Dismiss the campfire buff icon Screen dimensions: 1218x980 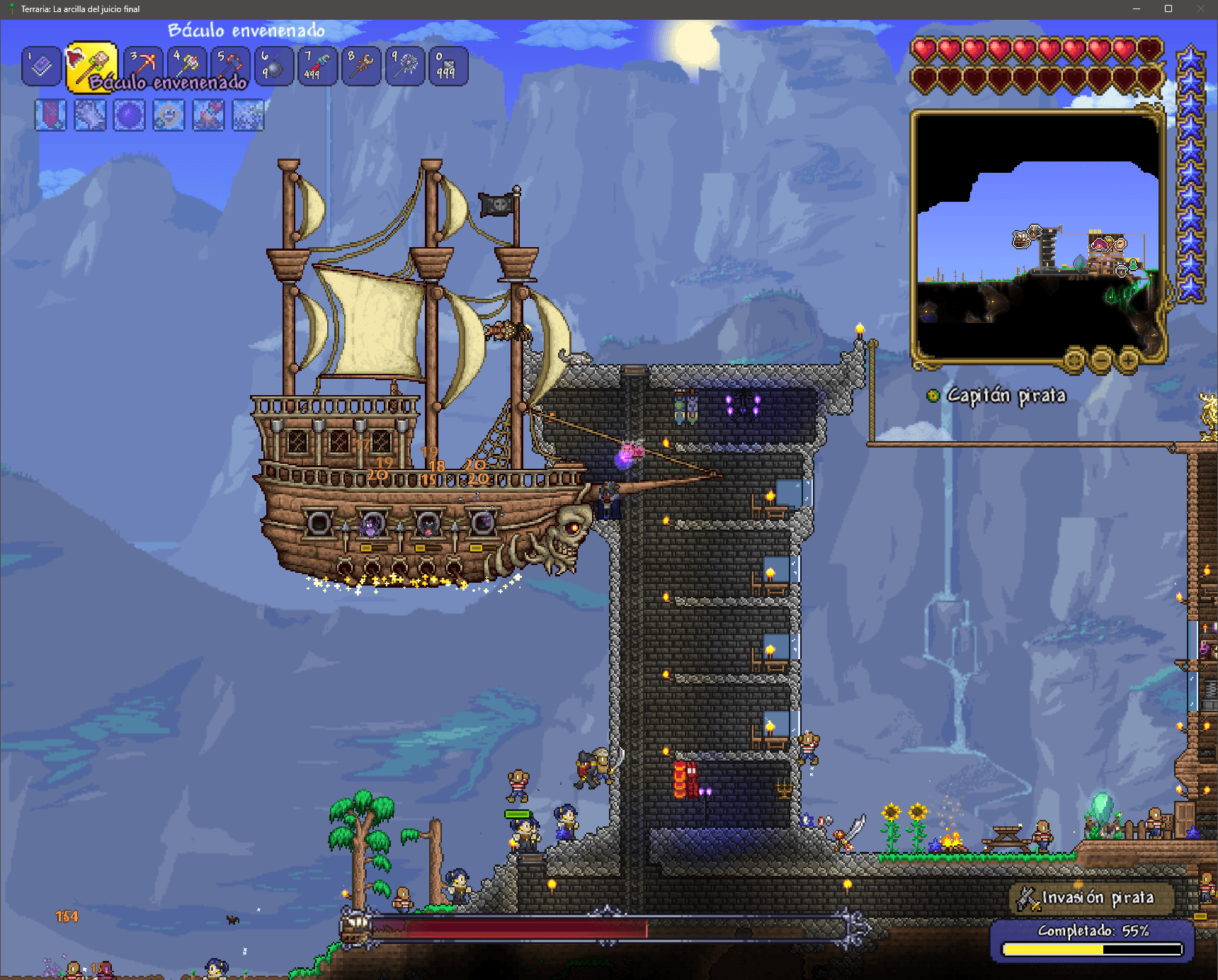pos(210,115)
